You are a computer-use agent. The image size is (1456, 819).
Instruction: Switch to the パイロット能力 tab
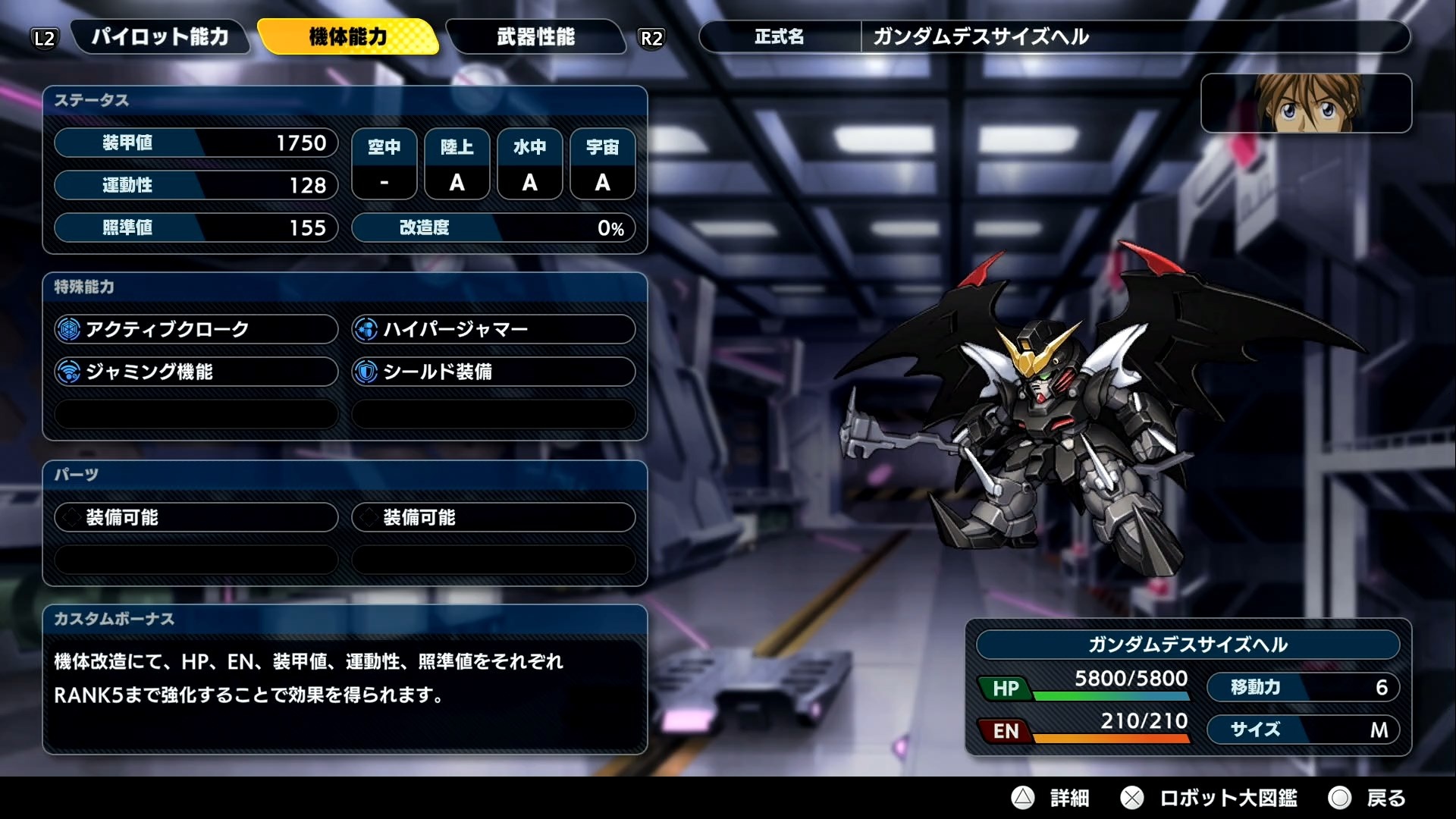tap(159, 36)
